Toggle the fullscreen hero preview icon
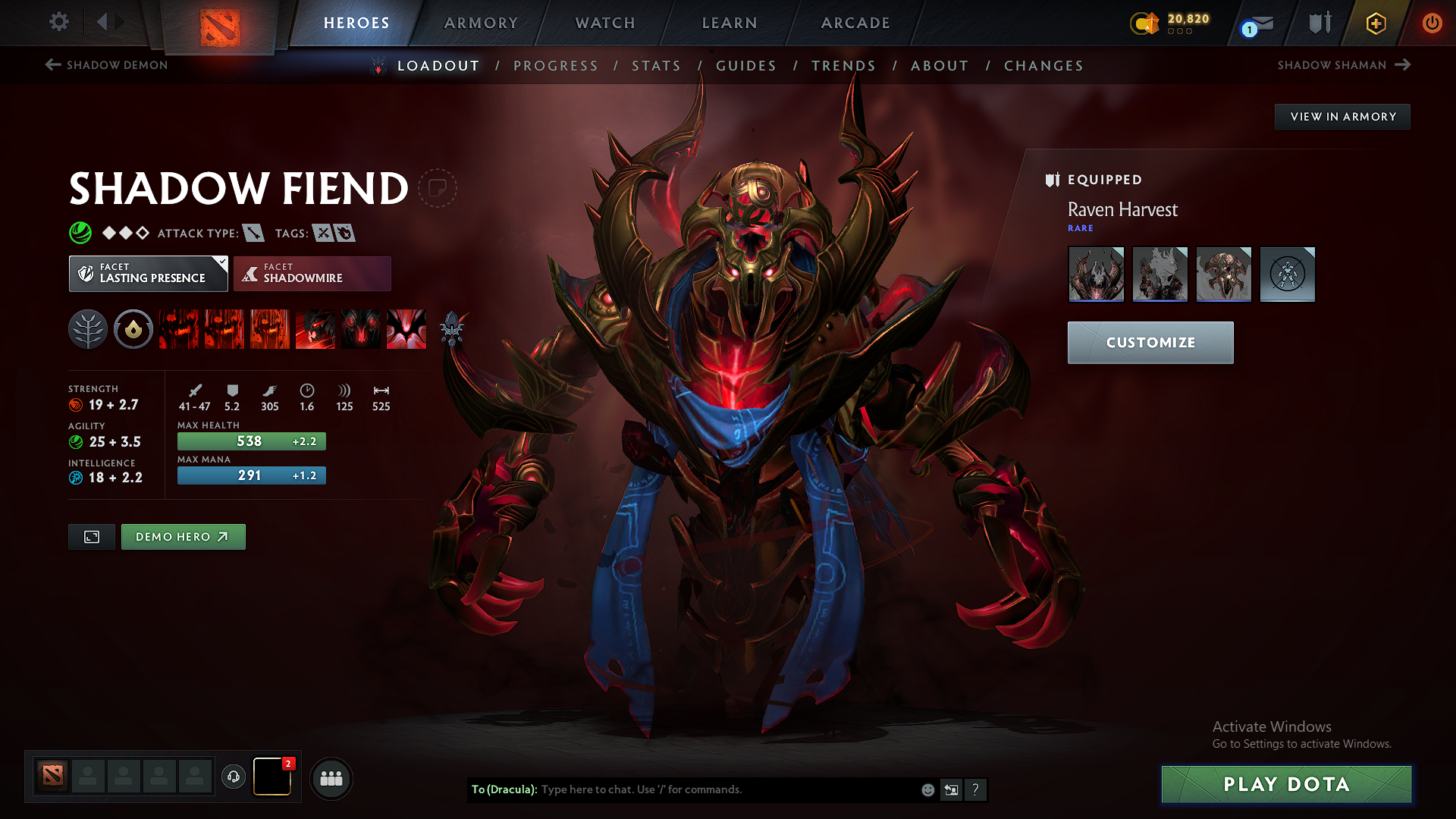Screen dimensions: 1456x819 [x=91, y=536]
